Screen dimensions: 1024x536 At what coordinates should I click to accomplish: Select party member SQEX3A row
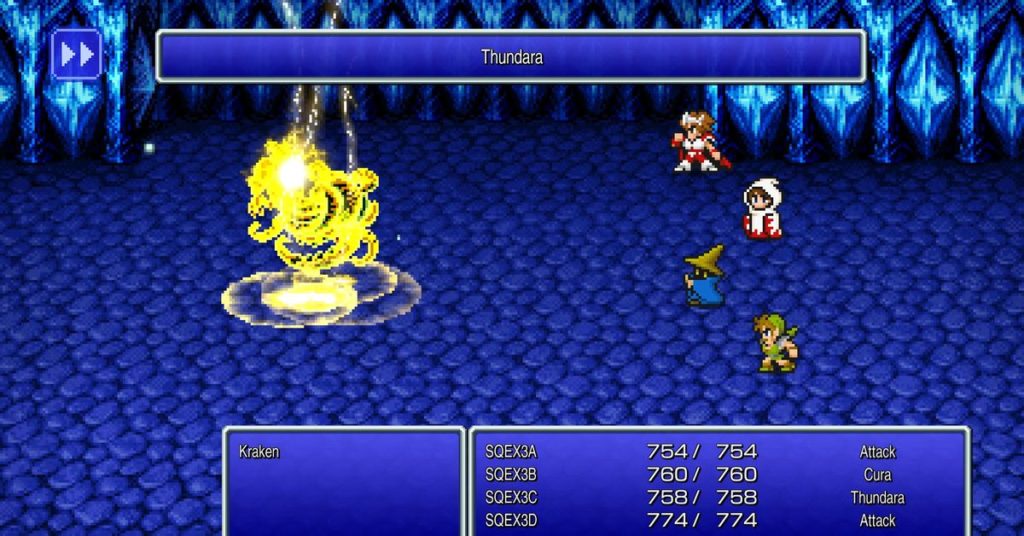pyautogui.click(x=511, y=452)
